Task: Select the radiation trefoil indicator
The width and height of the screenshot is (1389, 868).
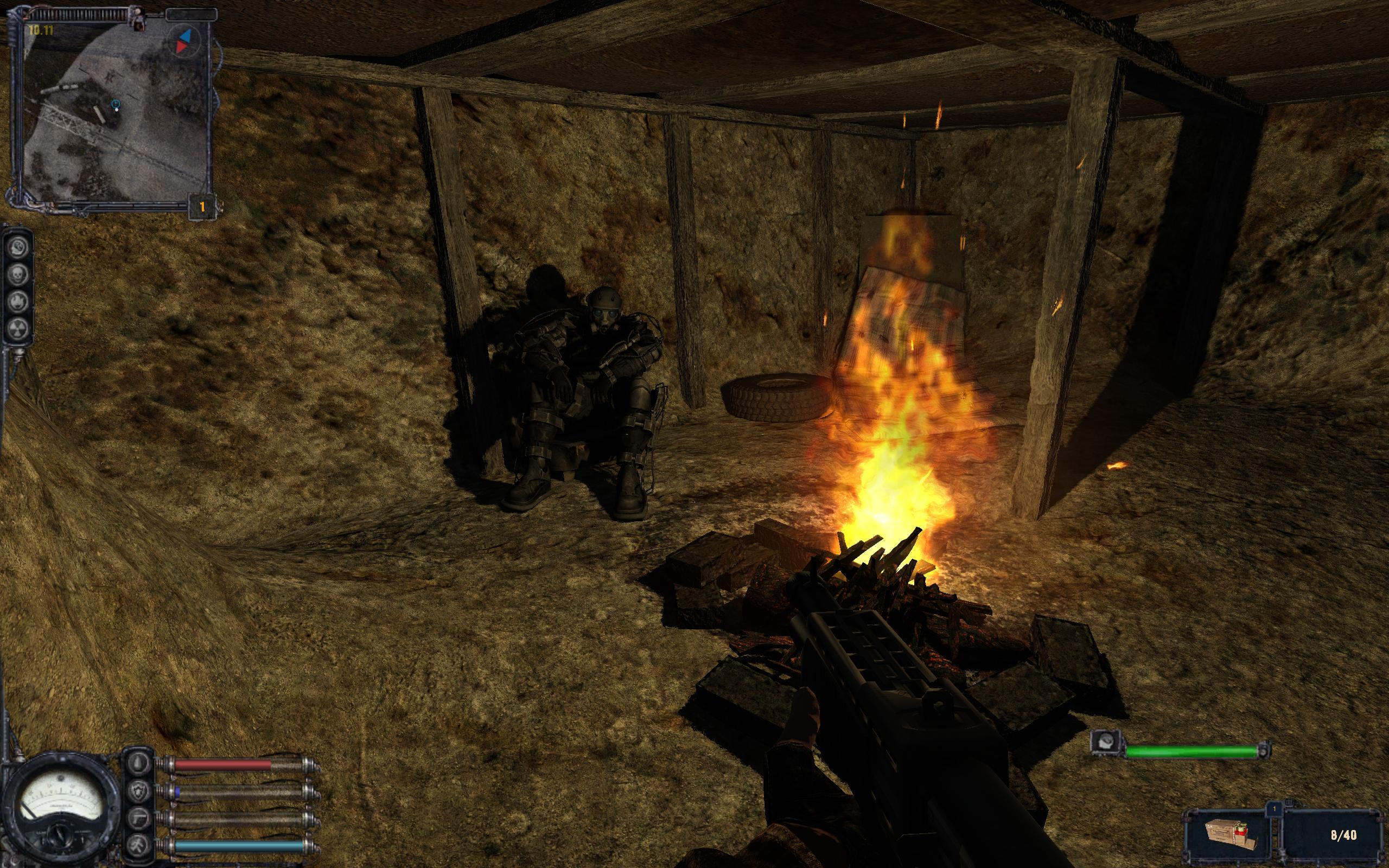Action: pos(18,328)
